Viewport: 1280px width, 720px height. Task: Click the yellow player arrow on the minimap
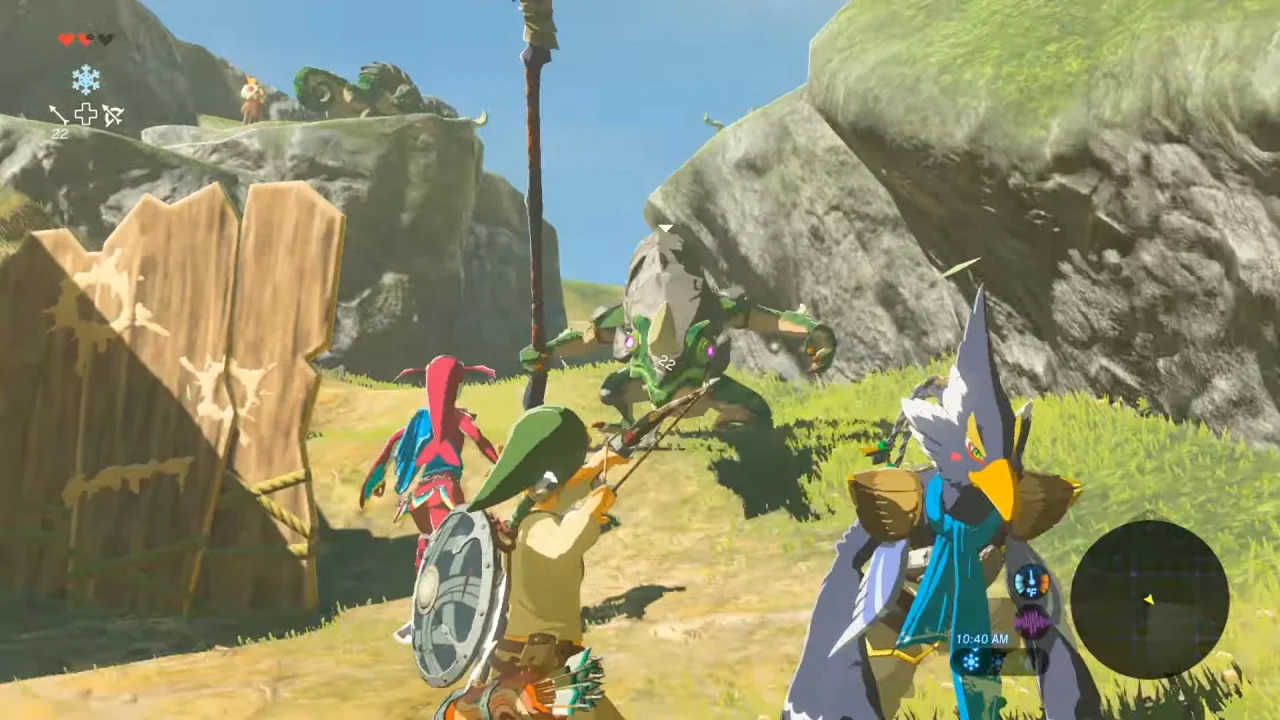(1149, 599)
